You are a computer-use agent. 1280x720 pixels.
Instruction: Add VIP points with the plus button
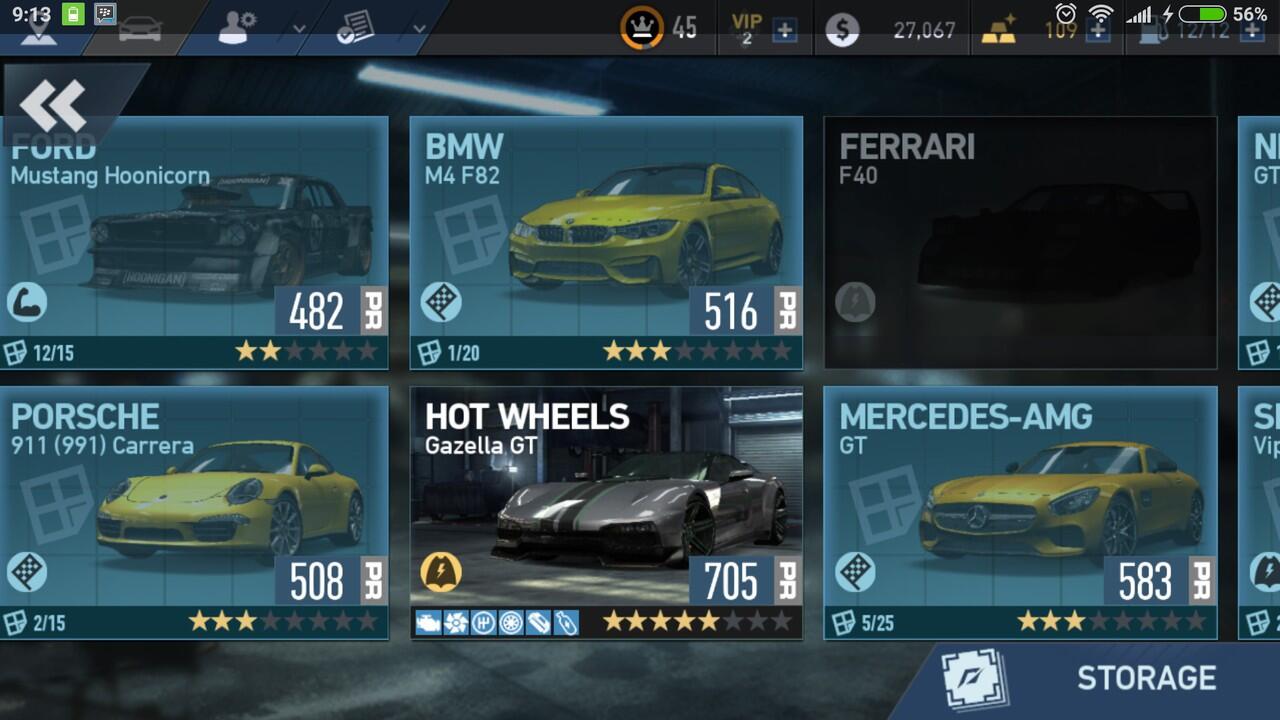(785, 30)
